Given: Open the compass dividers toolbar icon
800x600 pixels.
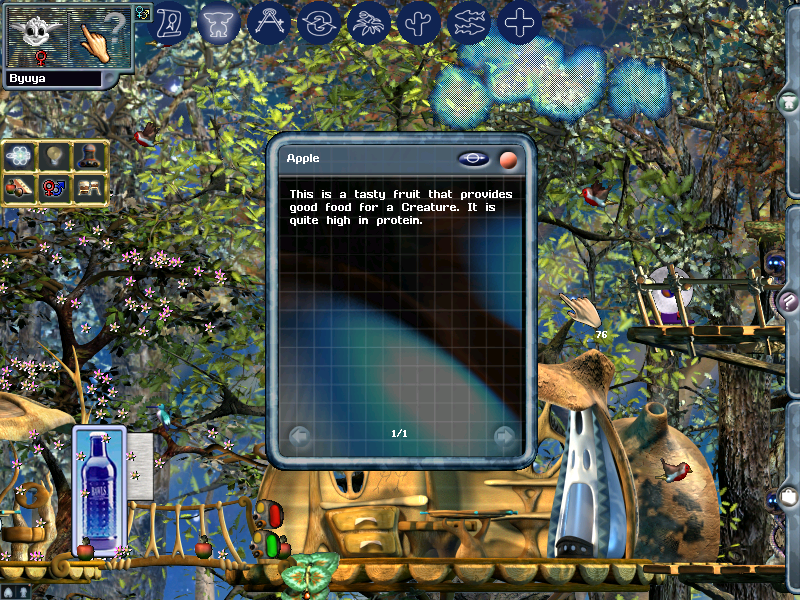Looking at the screenshot, I should coord(268,22).
